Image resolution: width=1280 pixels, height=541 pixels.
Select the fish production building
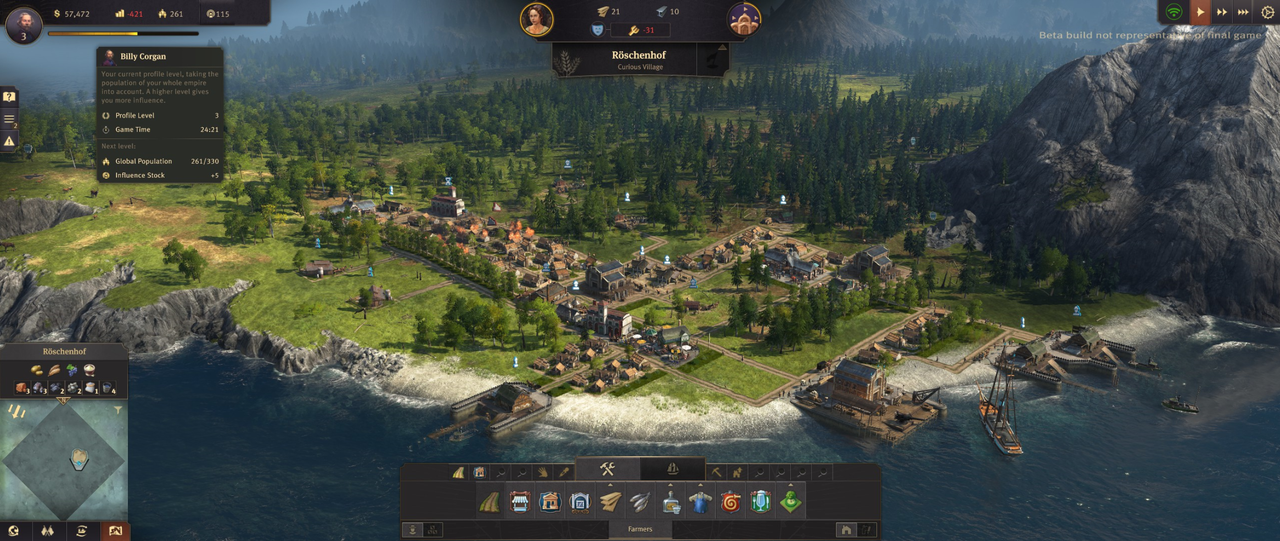pos(640,502)
